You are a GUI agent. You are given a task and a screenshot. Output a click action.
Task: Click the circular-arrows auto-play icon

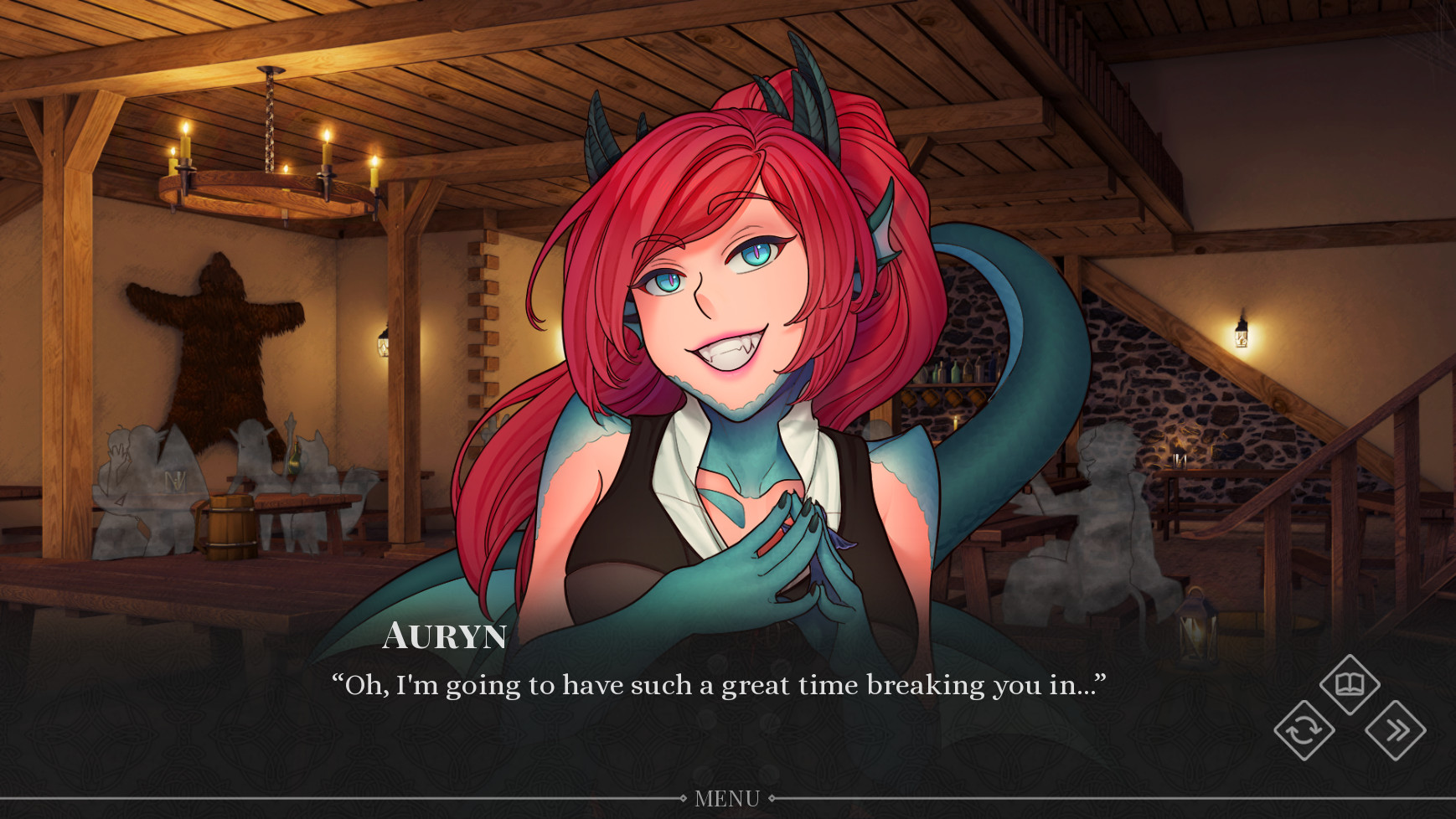pyautogui.click(x=1304, y=732)
